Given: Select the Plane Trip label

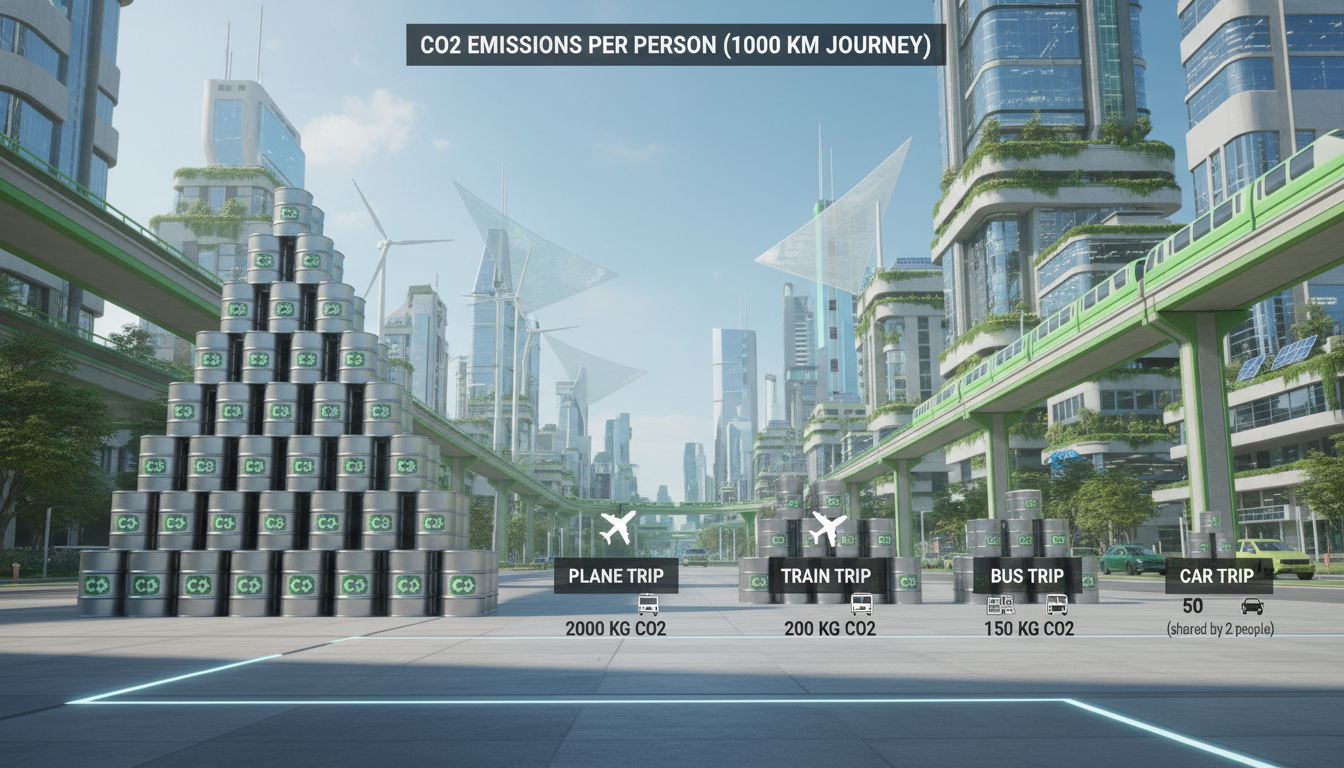Looking at the screenshot, I should (615, 576).
